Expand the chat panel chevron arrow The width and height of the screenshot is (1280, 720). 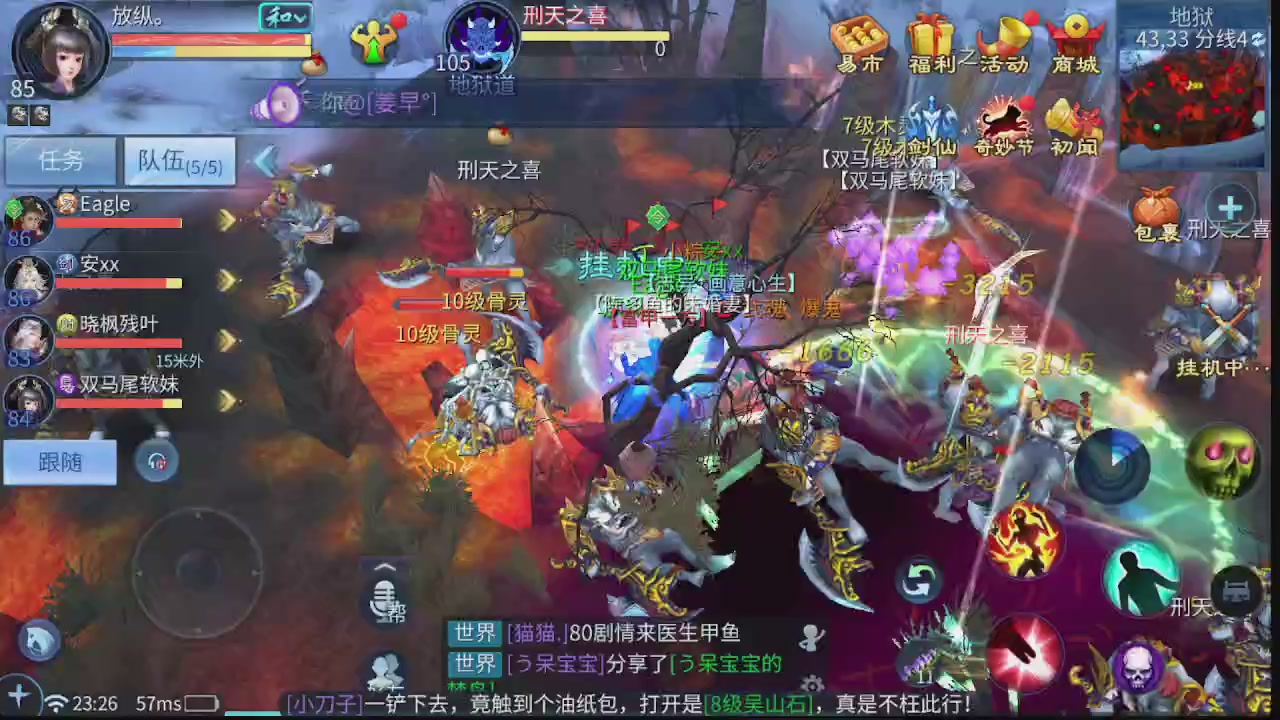(385, 567)
